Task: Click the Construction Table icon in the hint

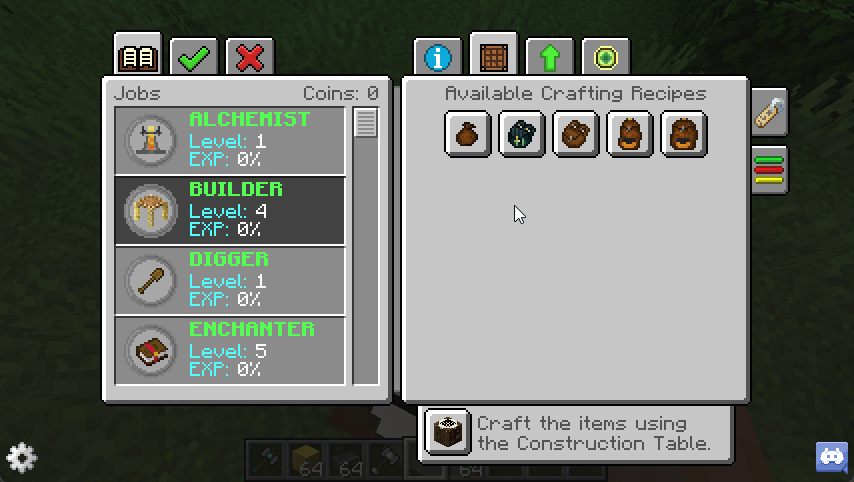Action: (x=447, y=432)
